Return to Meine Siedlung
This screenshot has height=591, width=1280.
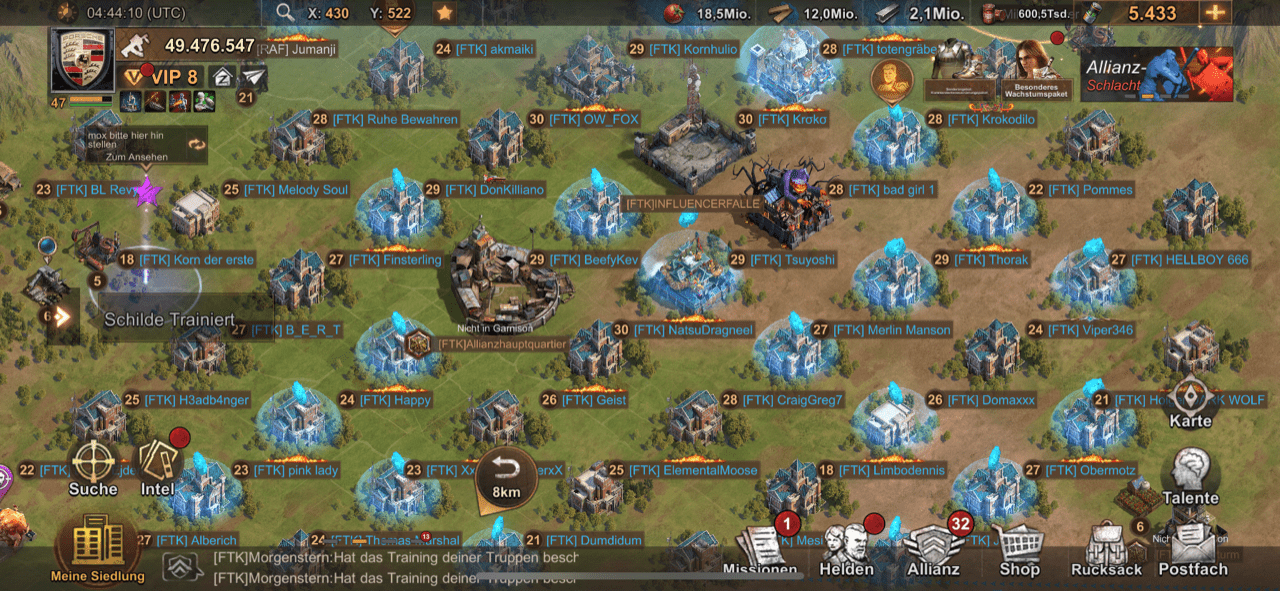click(97, 548)
